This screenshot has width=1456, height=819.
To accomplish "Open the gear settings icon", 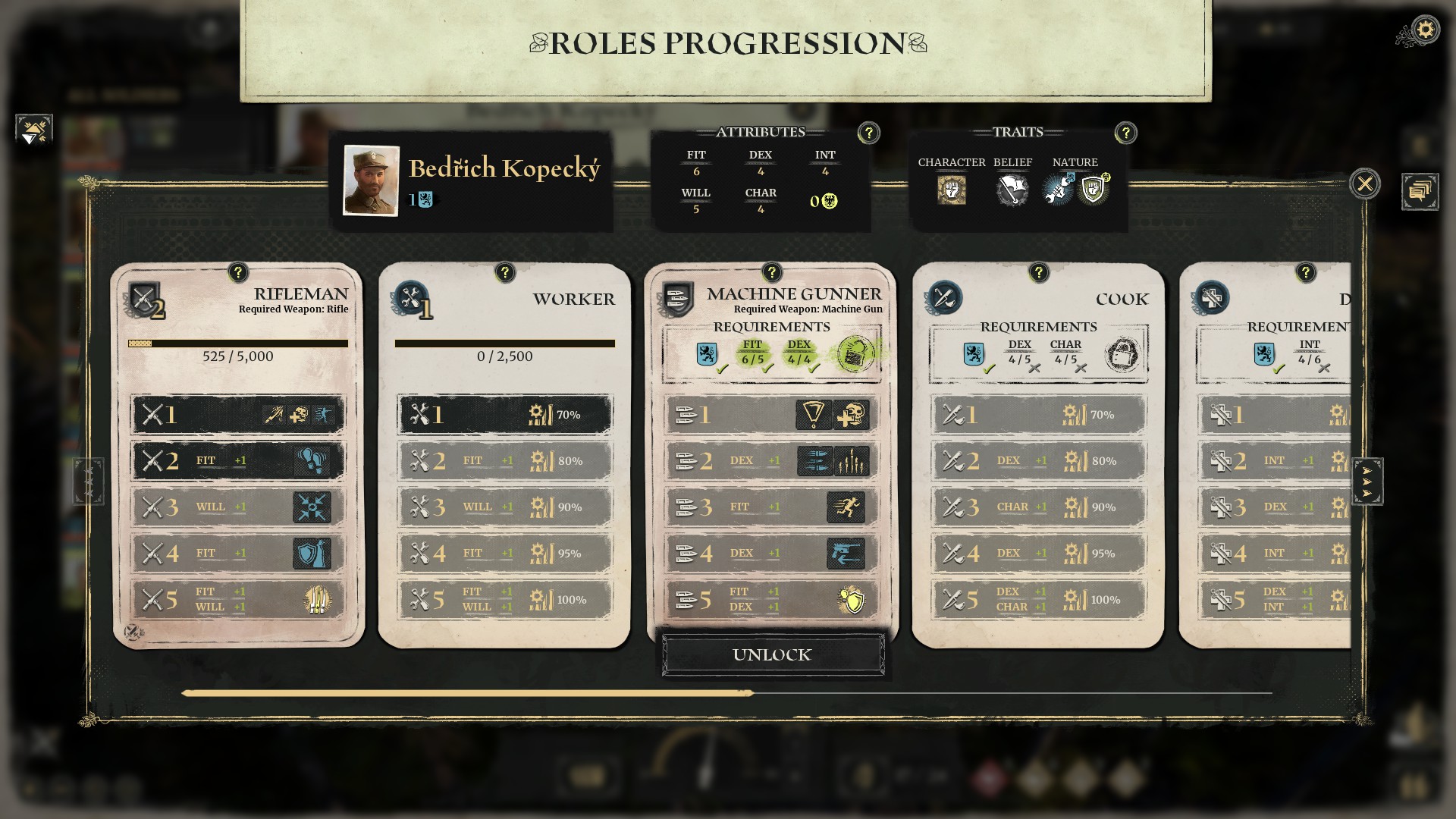I will coord(1425,30).
